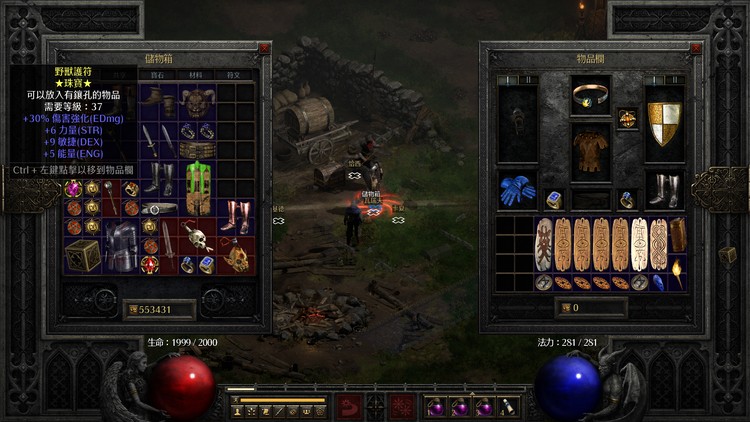Select the equipped boots slot
Screen dimensions: 750x422
(664, 190)
